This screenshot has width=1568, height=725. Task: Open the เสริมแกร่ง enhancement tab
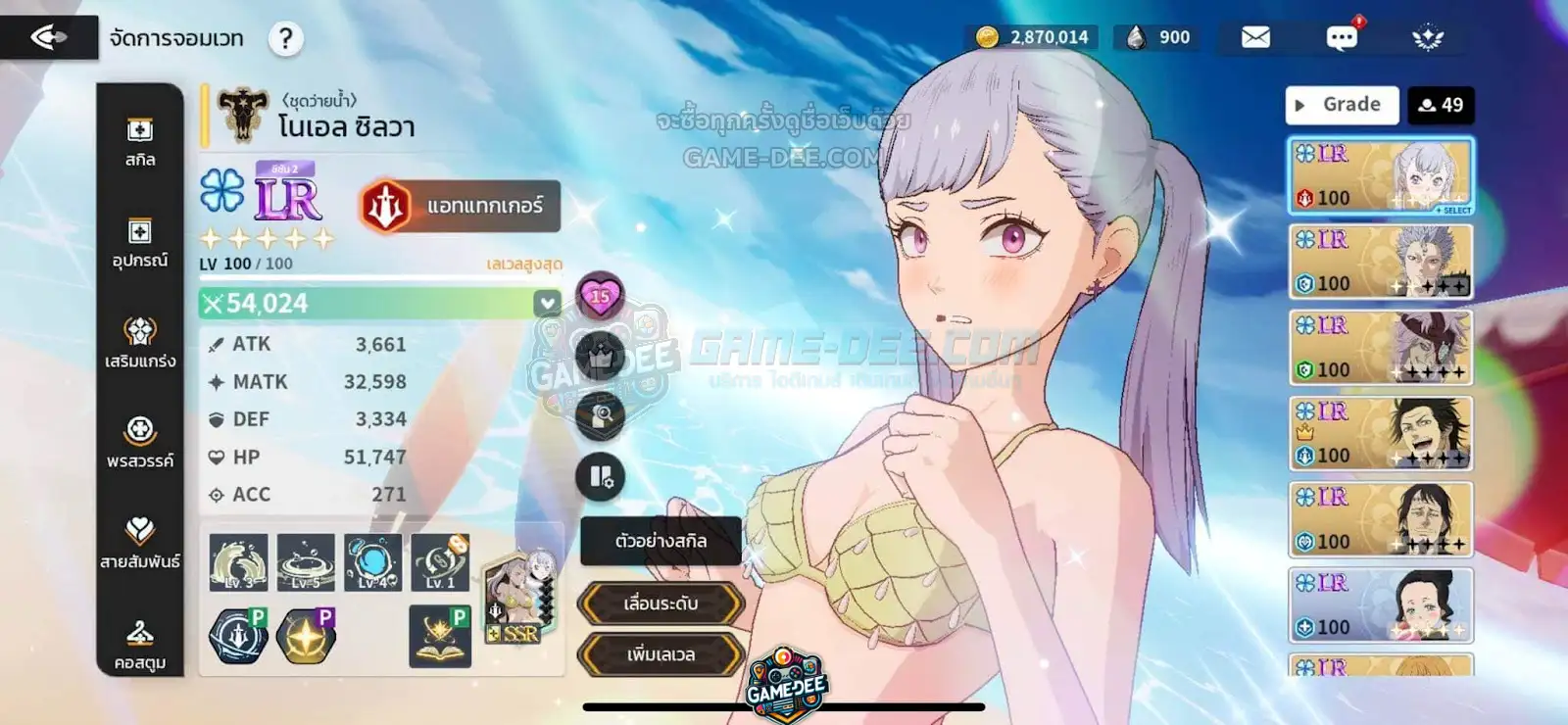click(140, 343)
